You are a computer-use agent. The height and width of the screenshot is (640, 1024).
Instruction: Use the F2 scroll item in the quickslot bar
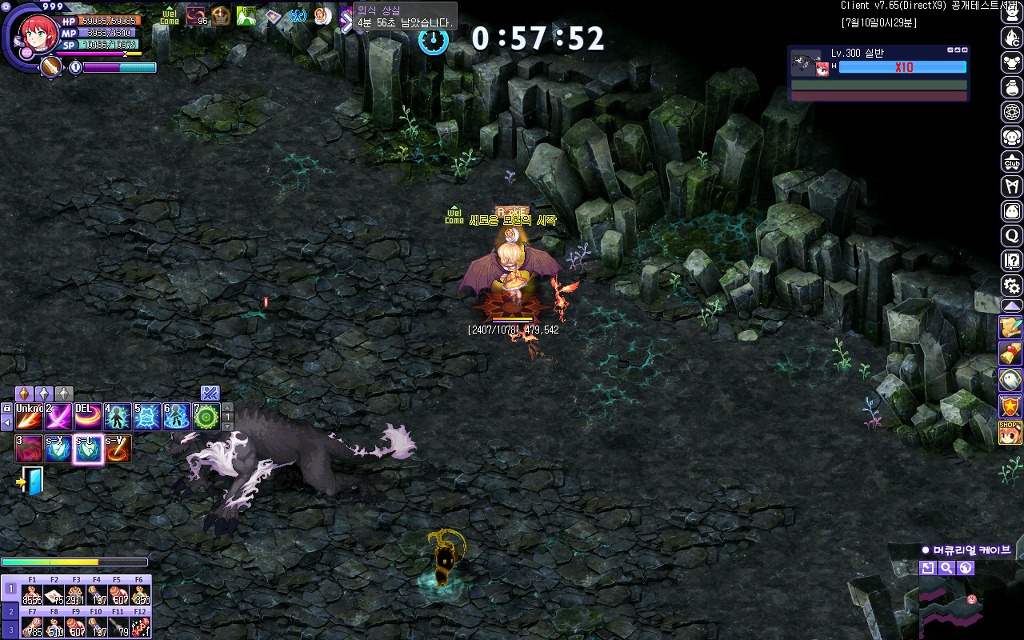(53, 595)
